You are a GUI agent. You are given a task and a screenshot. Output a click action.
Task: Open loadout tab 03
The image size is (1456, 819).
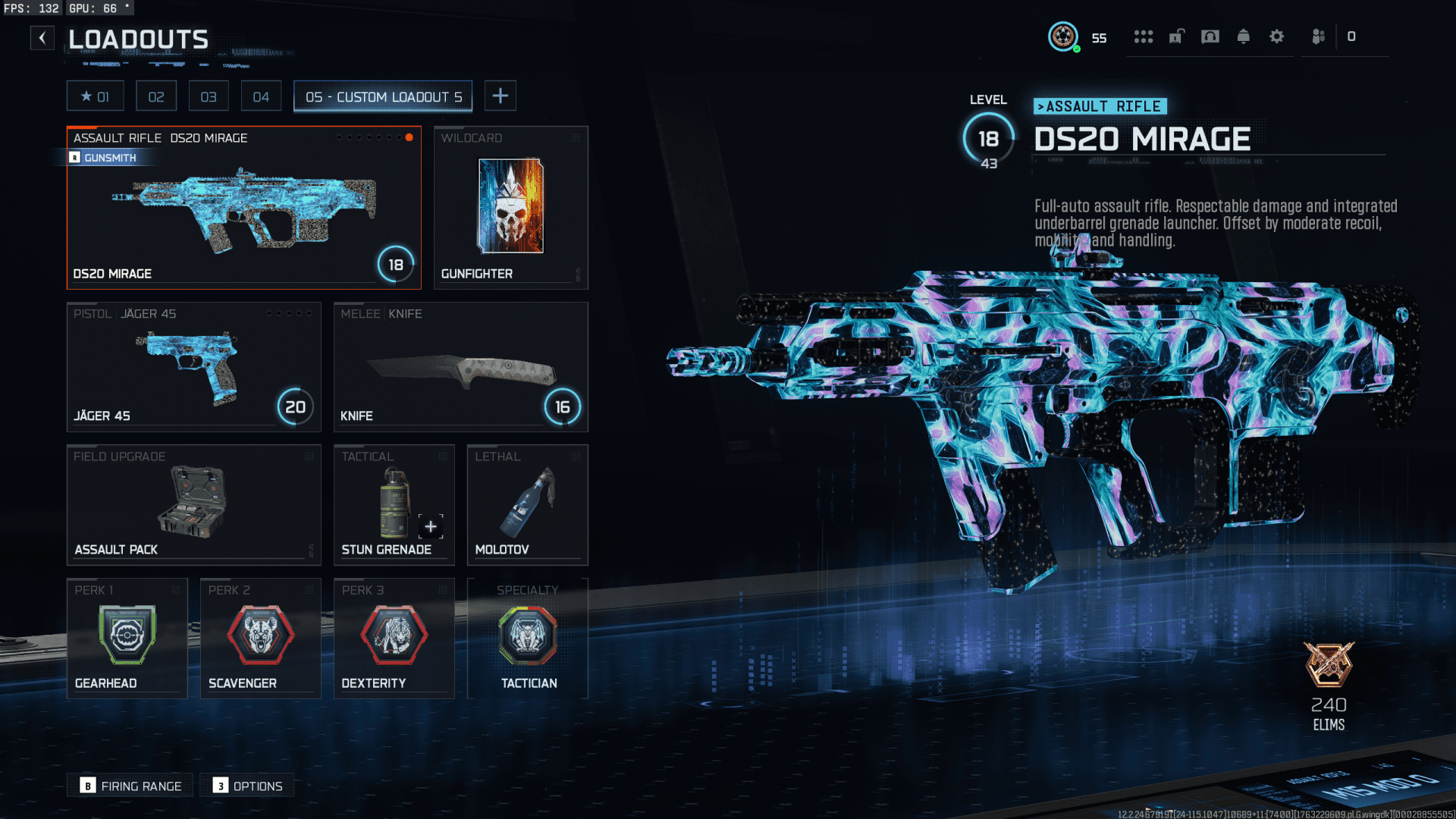point(209,96)
